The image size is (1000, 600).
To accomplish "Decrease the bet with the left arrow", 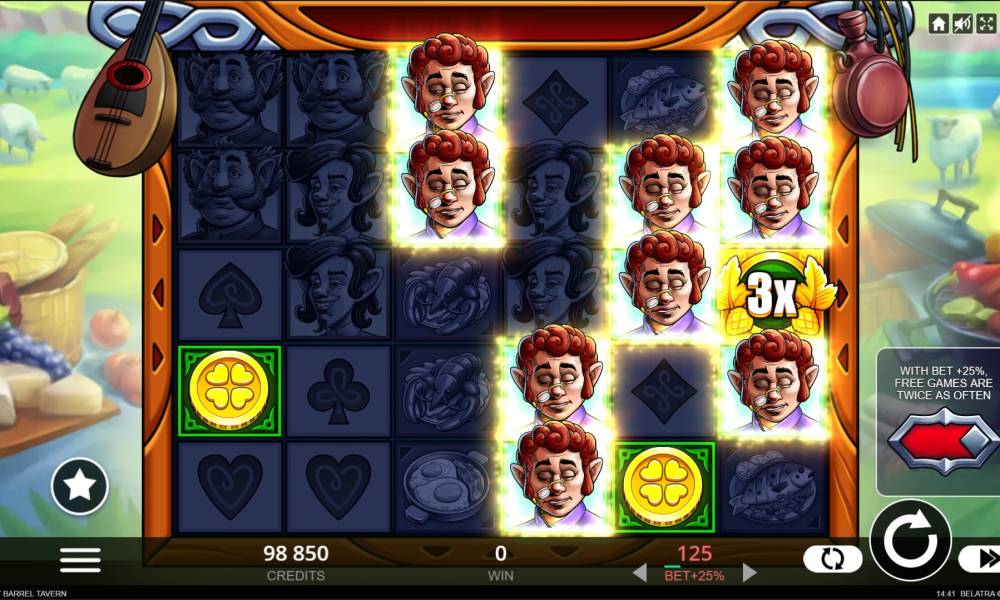I will [x=639, y=575].
